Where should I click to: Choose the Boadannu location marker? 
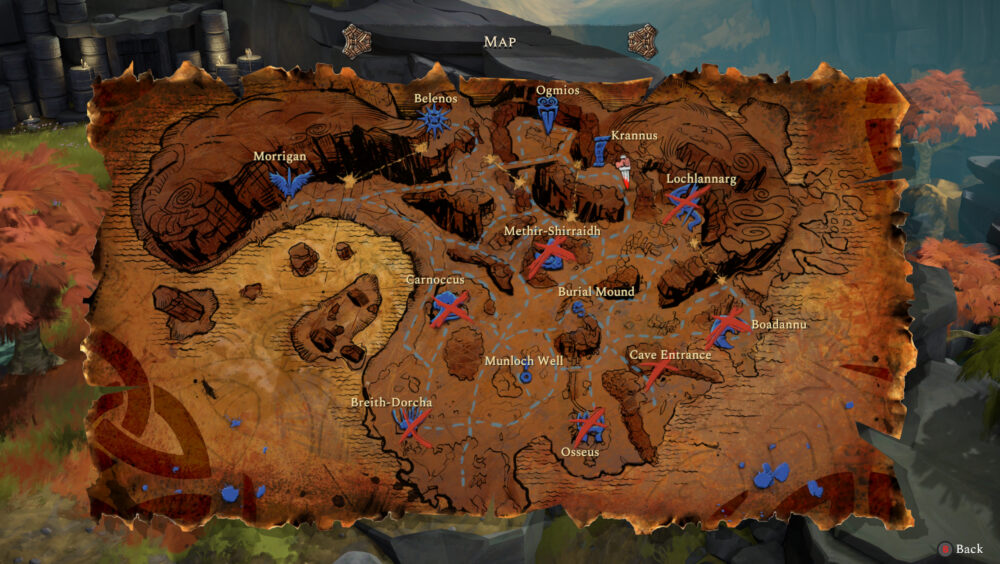725,328
